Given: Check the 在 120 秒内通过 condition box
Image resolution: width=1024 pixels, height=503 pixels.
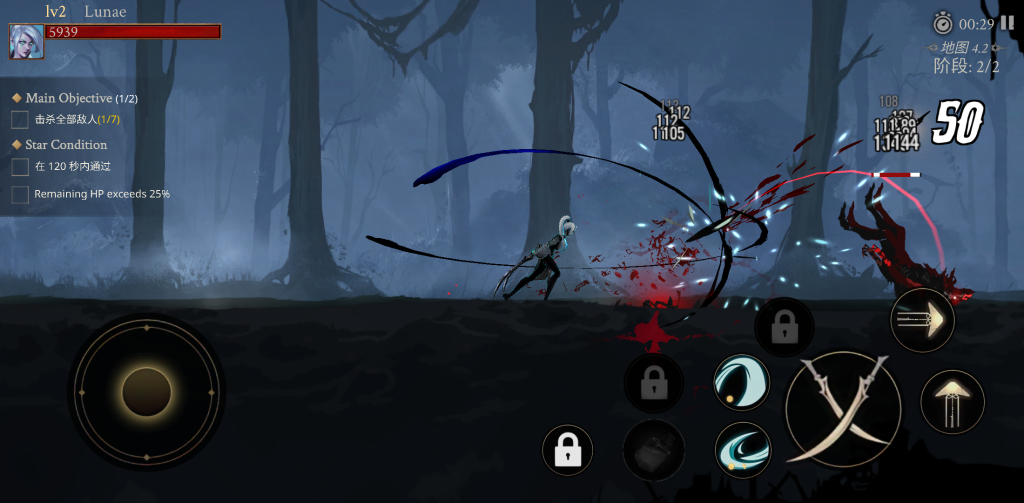Looking at the screenshot, I should (20, 167).
